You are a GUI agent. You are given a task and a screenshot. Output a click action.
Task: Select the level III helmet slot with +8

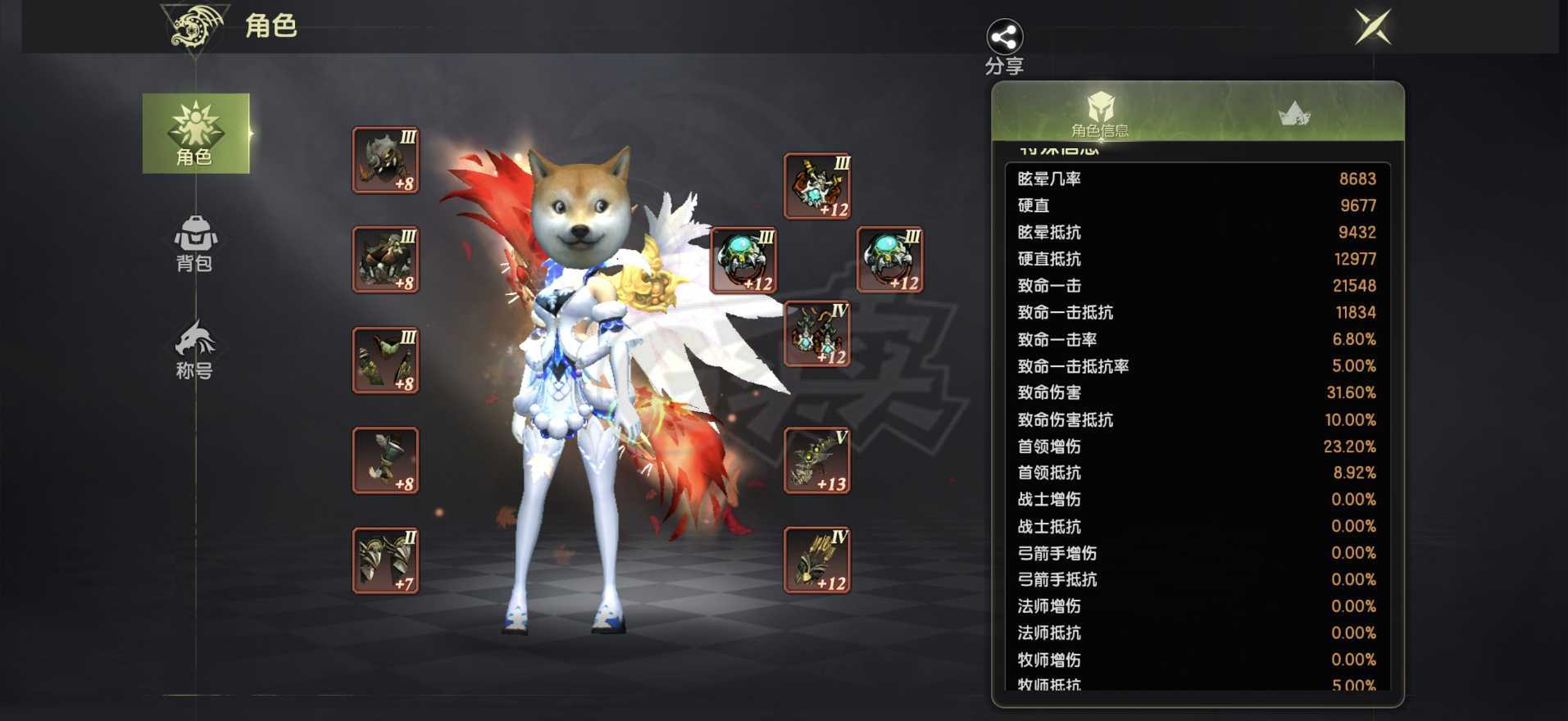click(384, 159)
